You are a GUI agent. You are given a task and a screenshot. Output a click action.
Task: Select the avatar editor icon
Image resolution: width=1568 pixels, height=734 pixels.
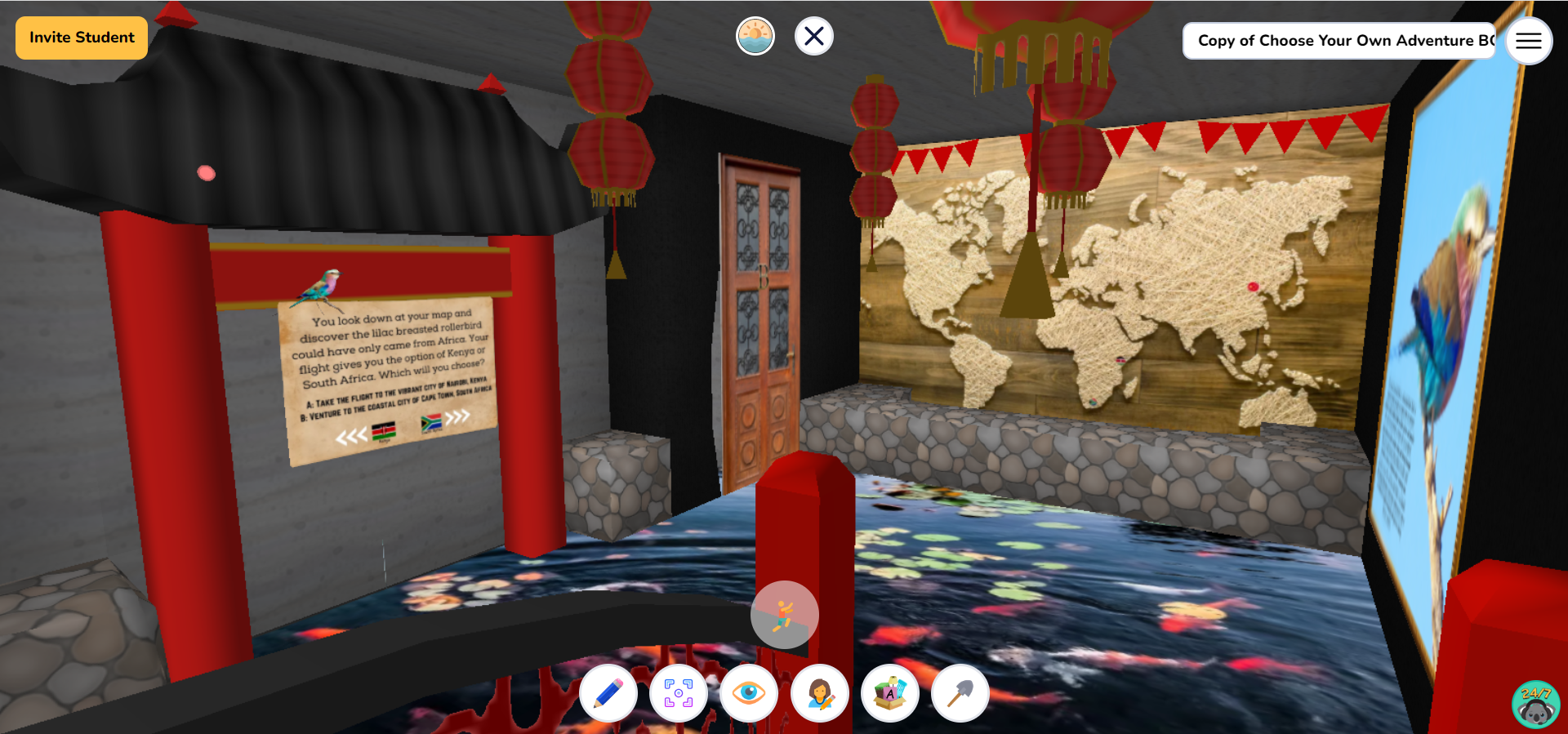820,693
